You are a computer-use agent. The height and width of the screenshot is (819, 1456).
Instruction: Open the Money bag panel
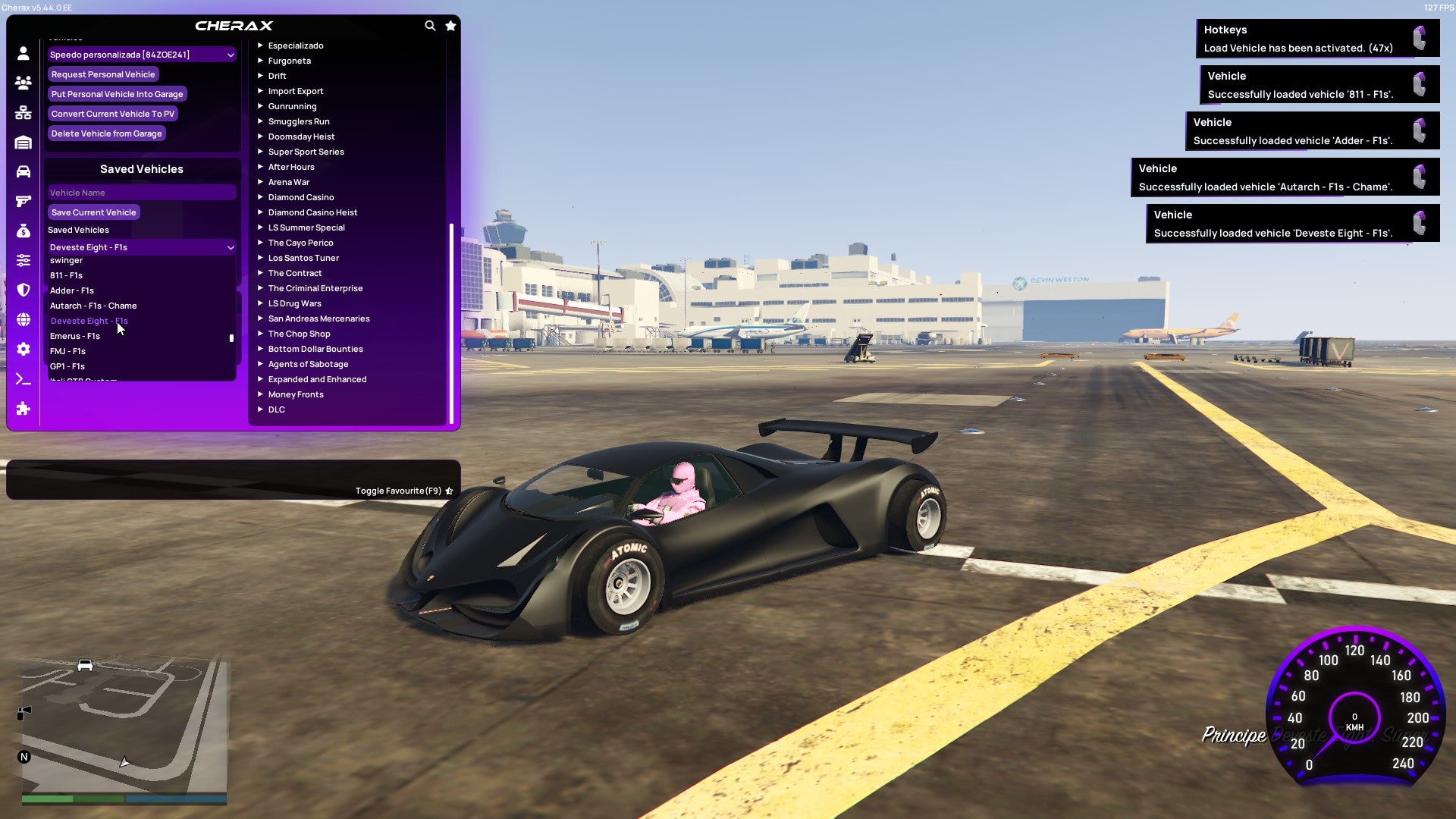point(23,232)
